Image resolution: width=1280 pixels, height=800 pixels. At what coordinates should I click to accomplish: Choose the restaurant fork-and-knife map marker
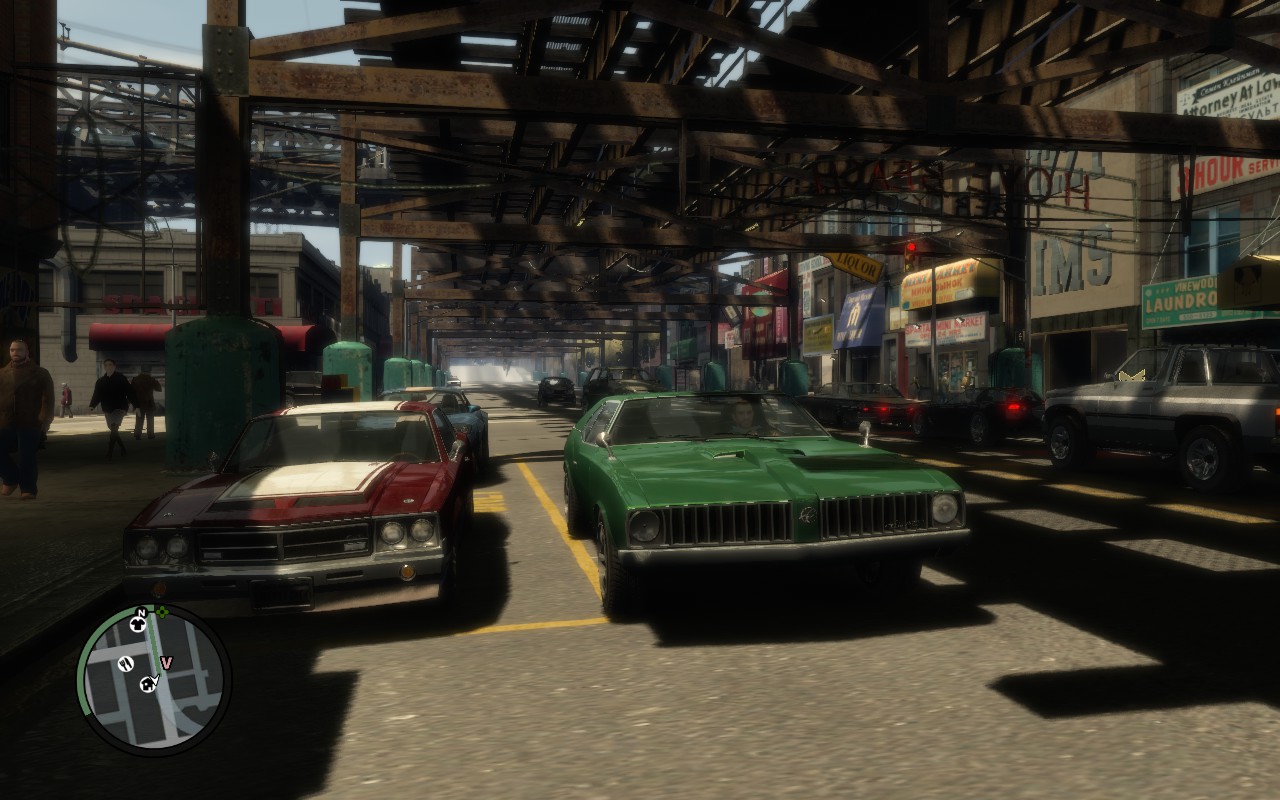[x=126, y=663]
